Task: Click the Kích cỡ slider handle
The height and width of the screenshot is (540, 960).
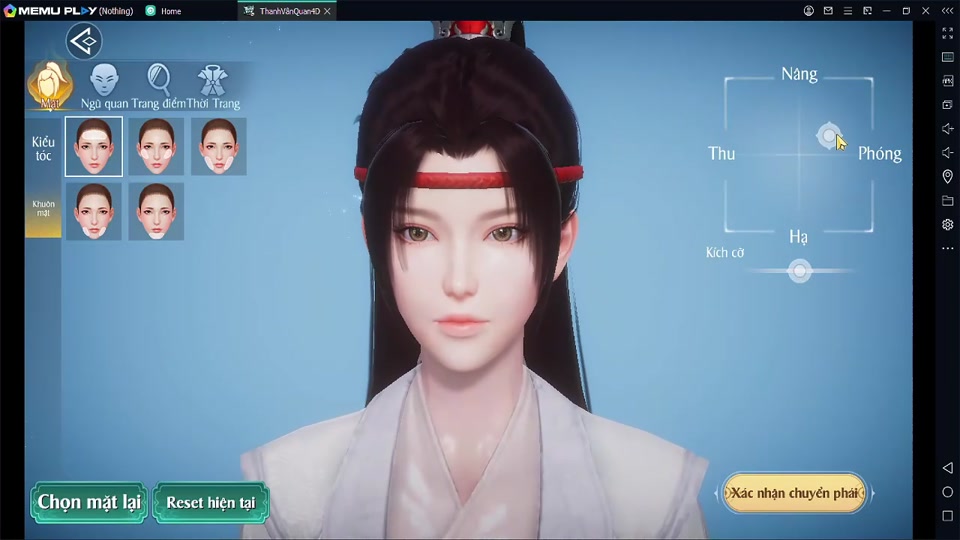Action: click(x=799, y=271)
